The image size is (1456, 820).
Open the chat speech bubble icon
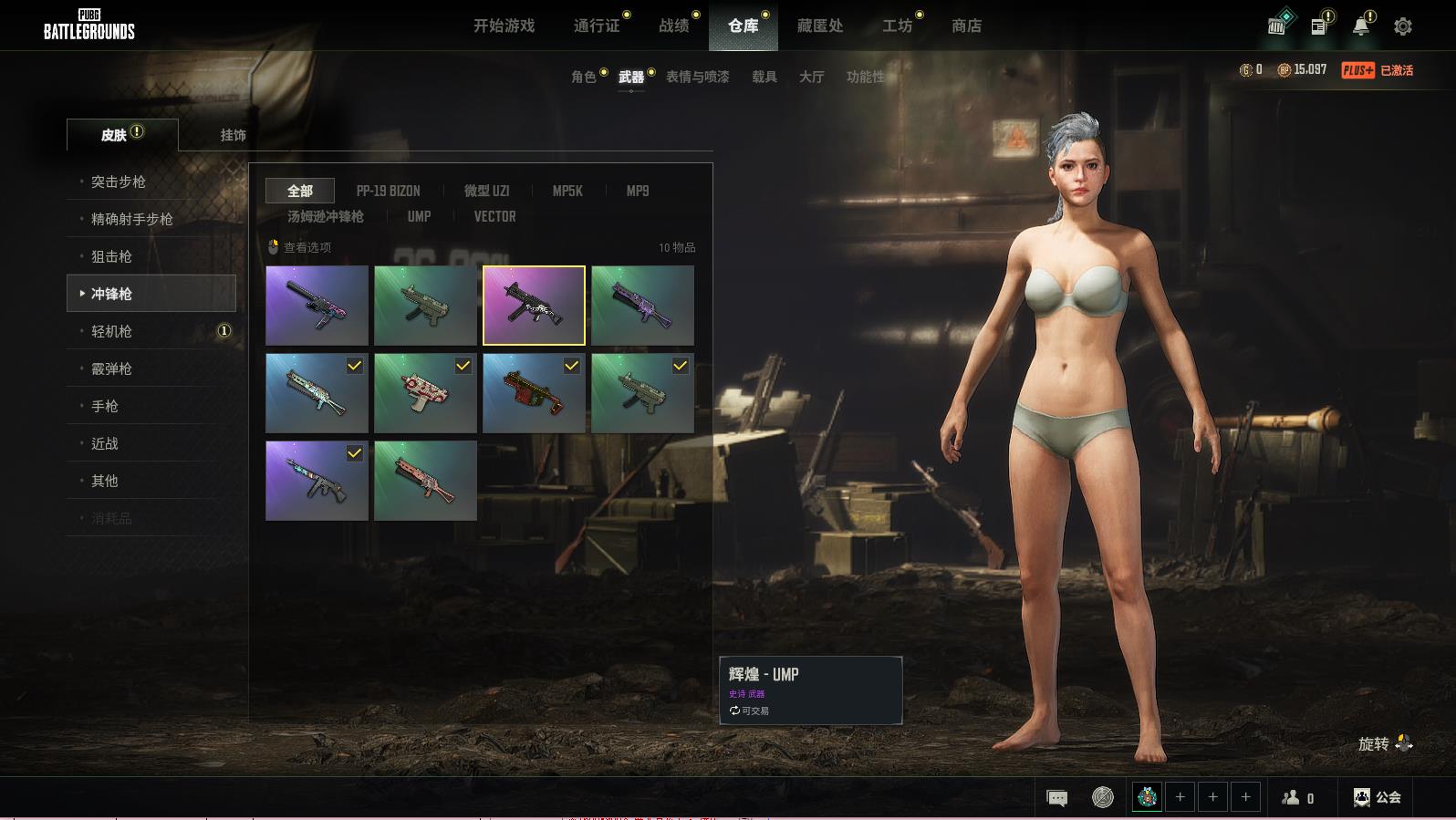(1056, 798)
